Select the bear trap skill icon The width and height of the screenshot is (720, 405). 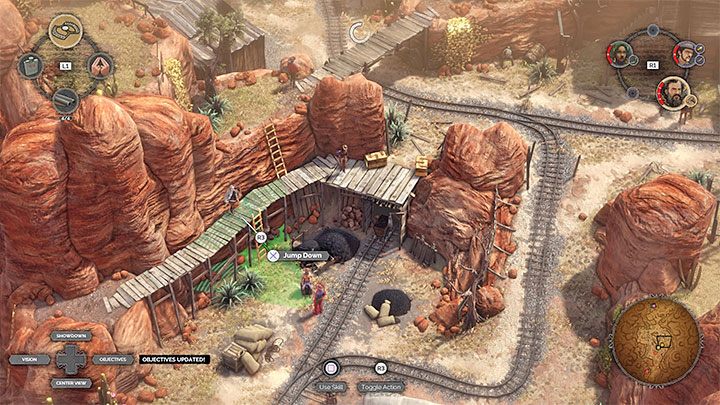(x=65, y=27)
